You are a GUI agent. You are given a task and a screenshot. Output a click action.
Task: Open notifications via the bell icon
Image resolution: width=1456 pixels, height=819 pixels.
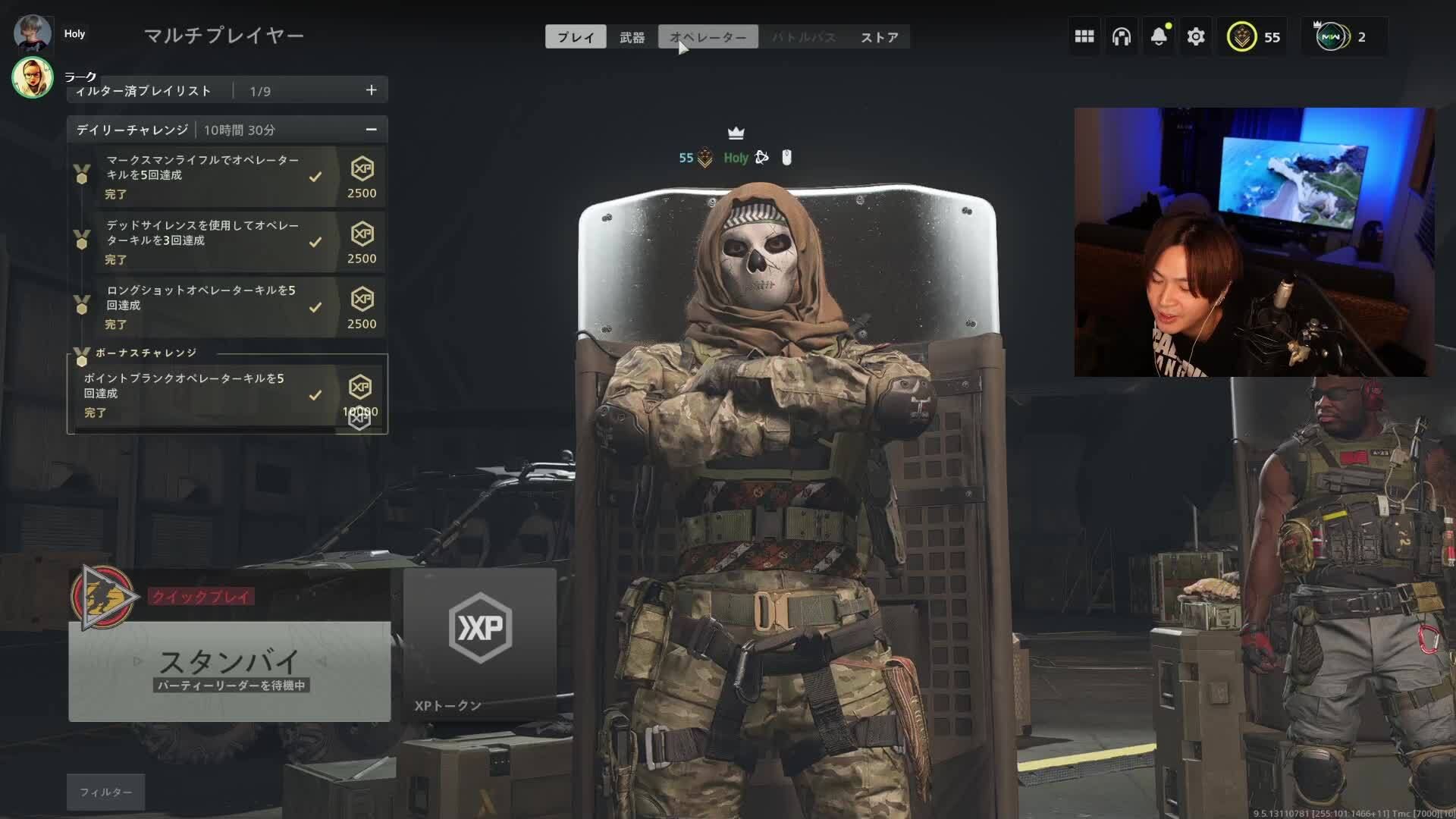point(1158,36)
